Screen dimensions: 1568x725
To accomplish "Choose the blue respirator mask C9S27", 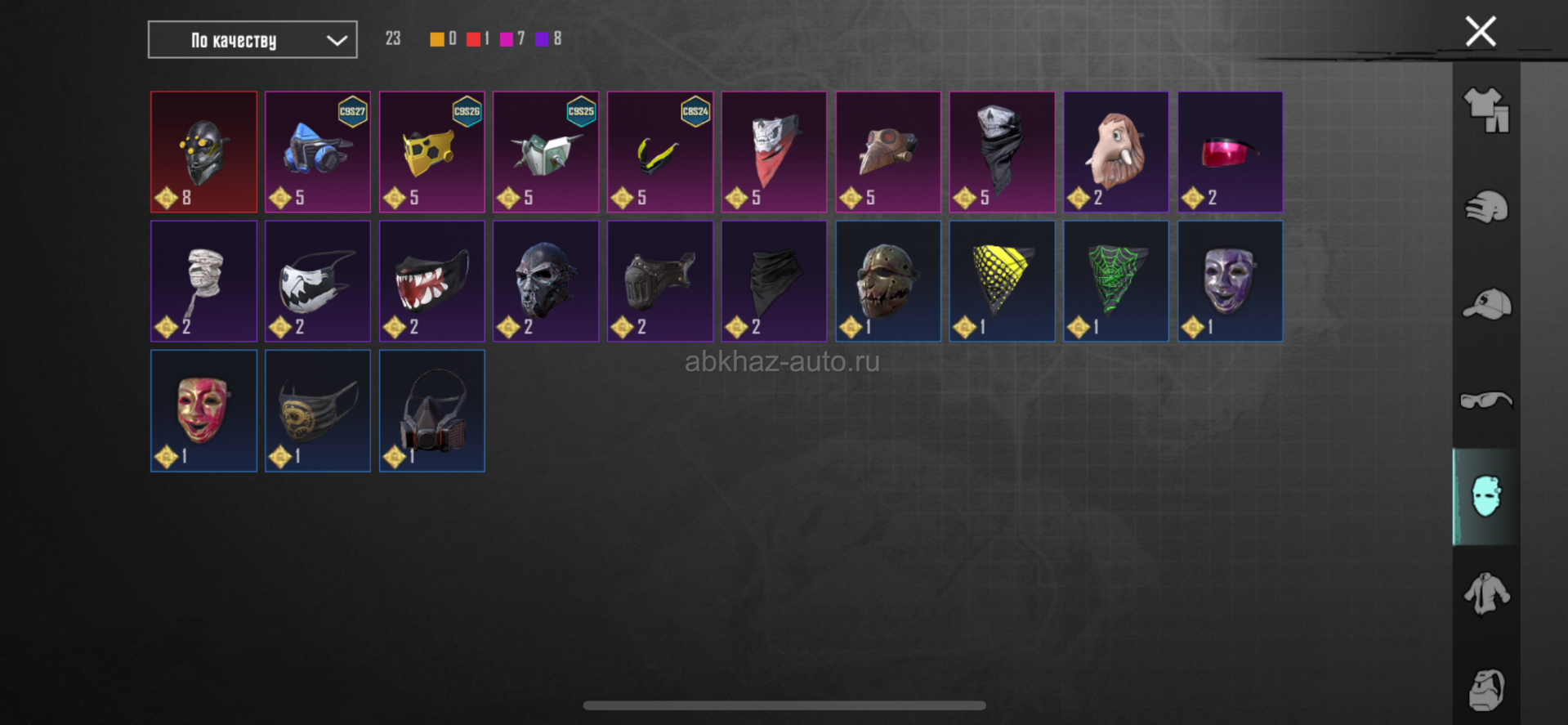I will click(318, 152).
